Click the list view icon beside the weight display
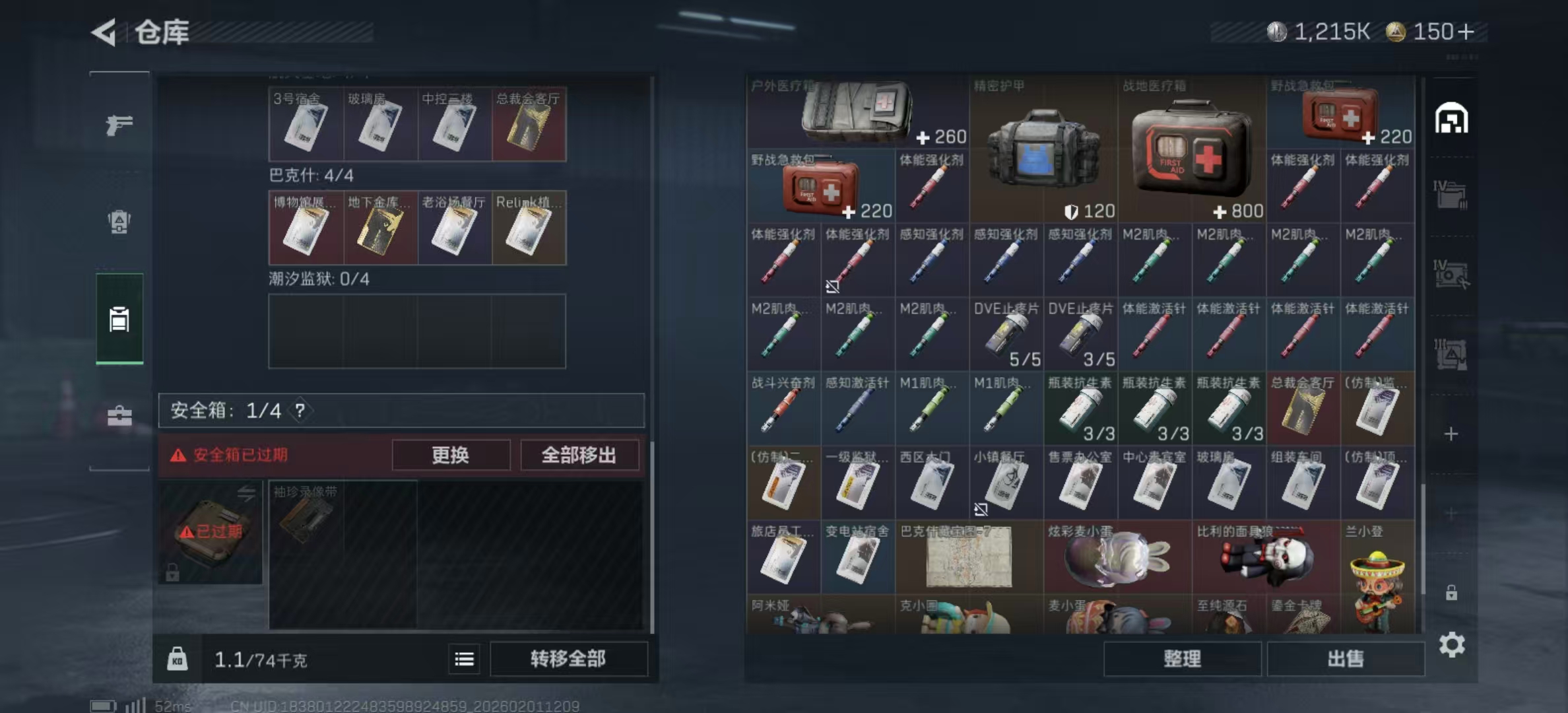 click(464, 659)
